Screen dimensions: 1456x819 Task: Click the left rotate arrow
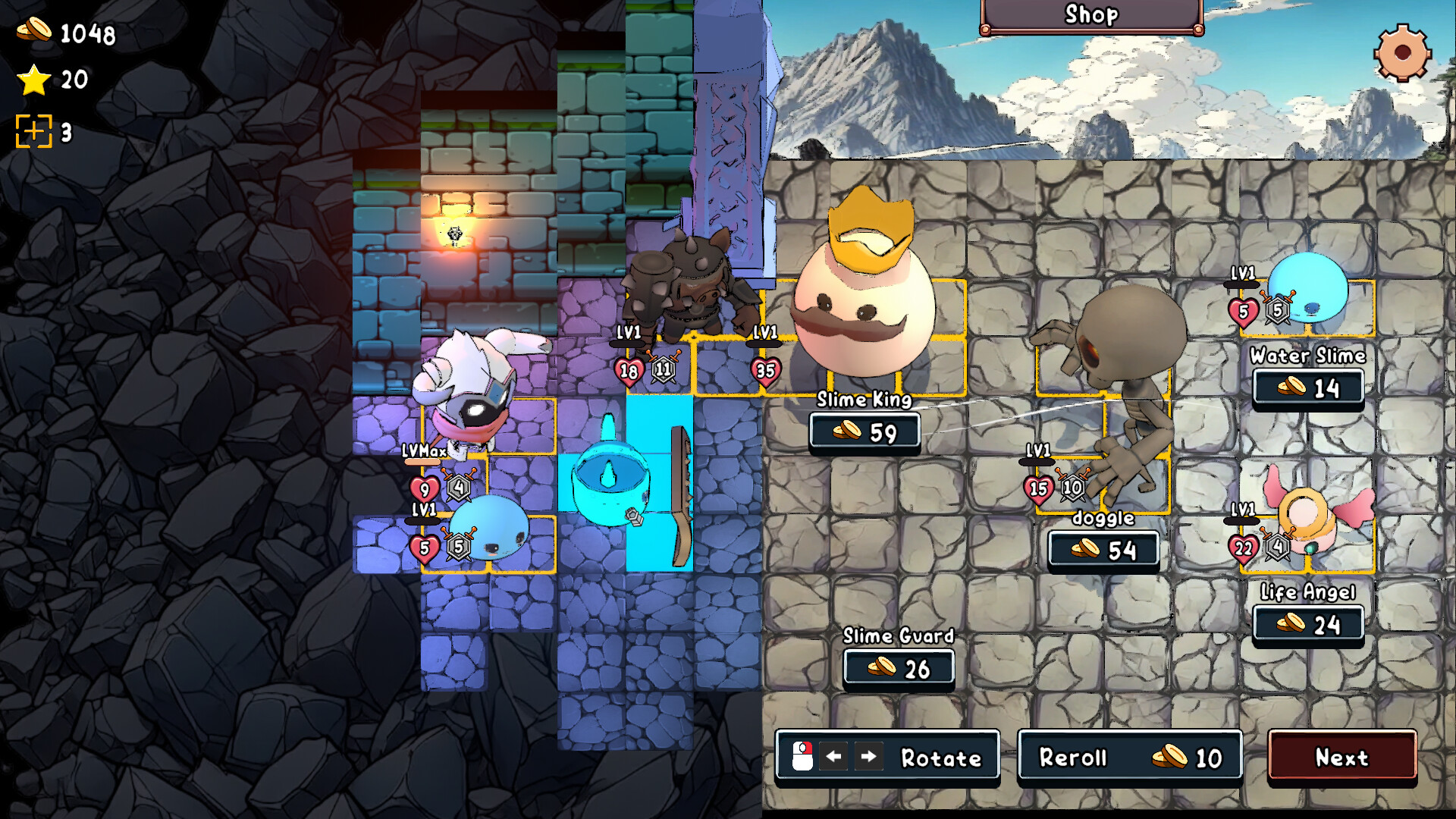click(834, 756)
